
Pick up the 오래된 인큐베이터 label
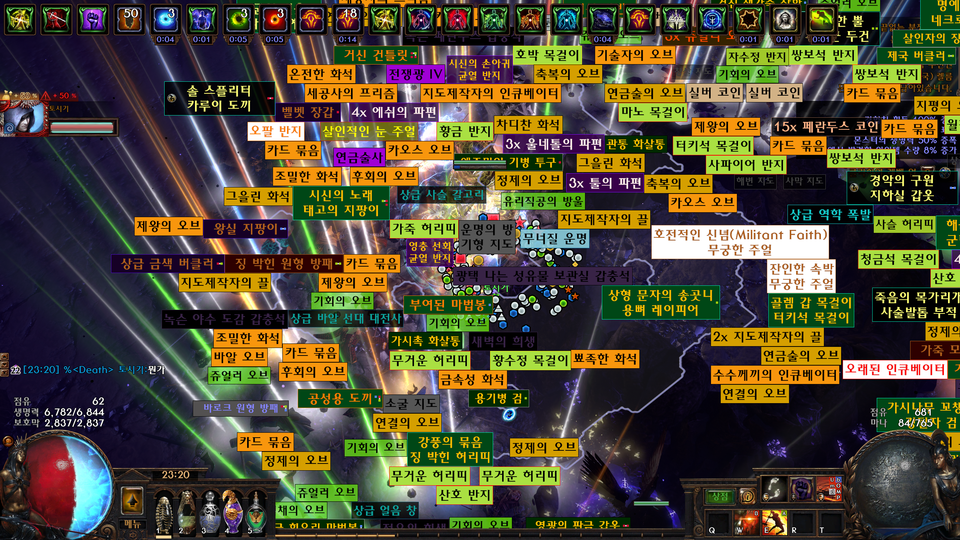[895, 369]
